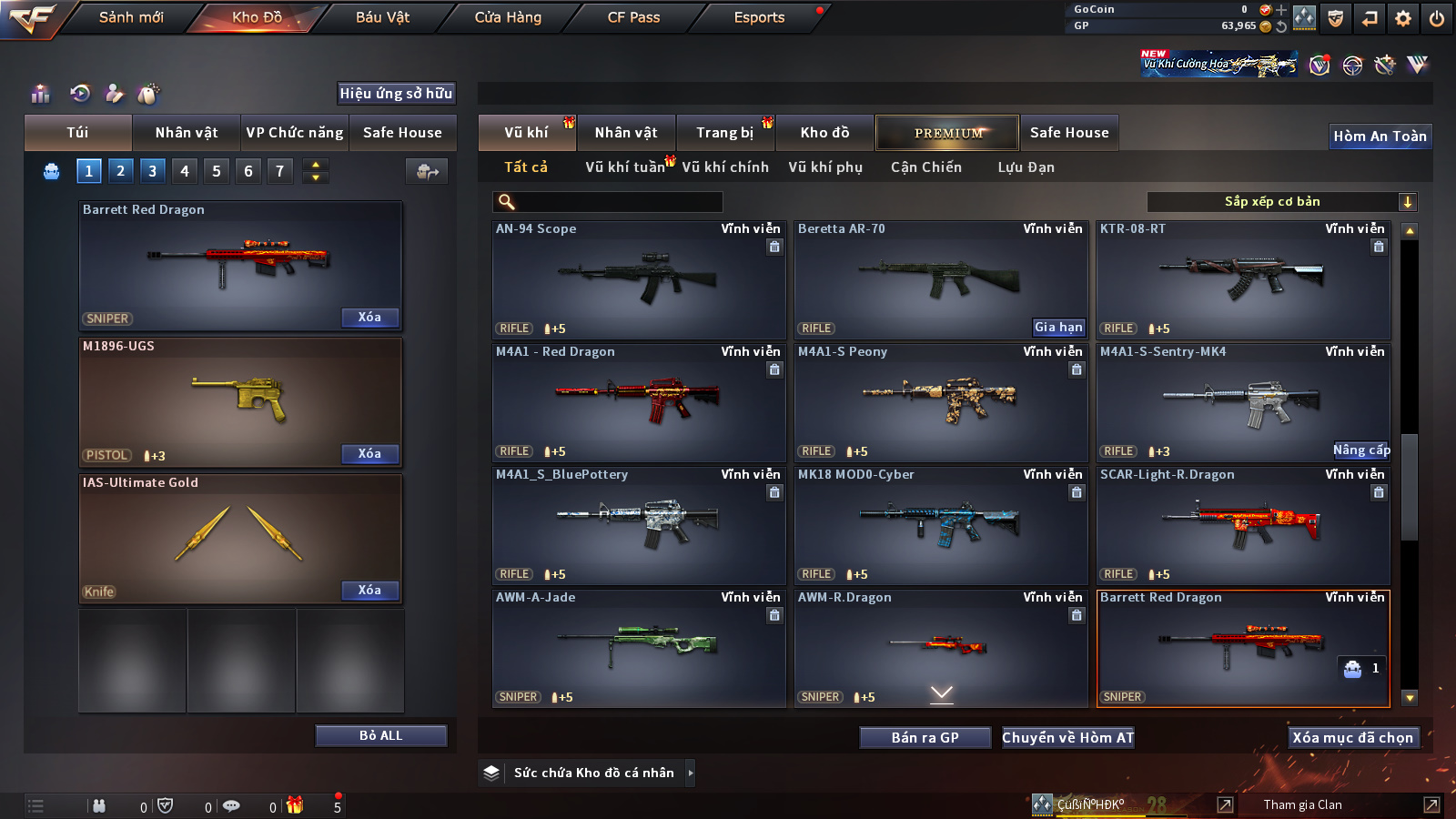Select bag number 3

(152, 170)
